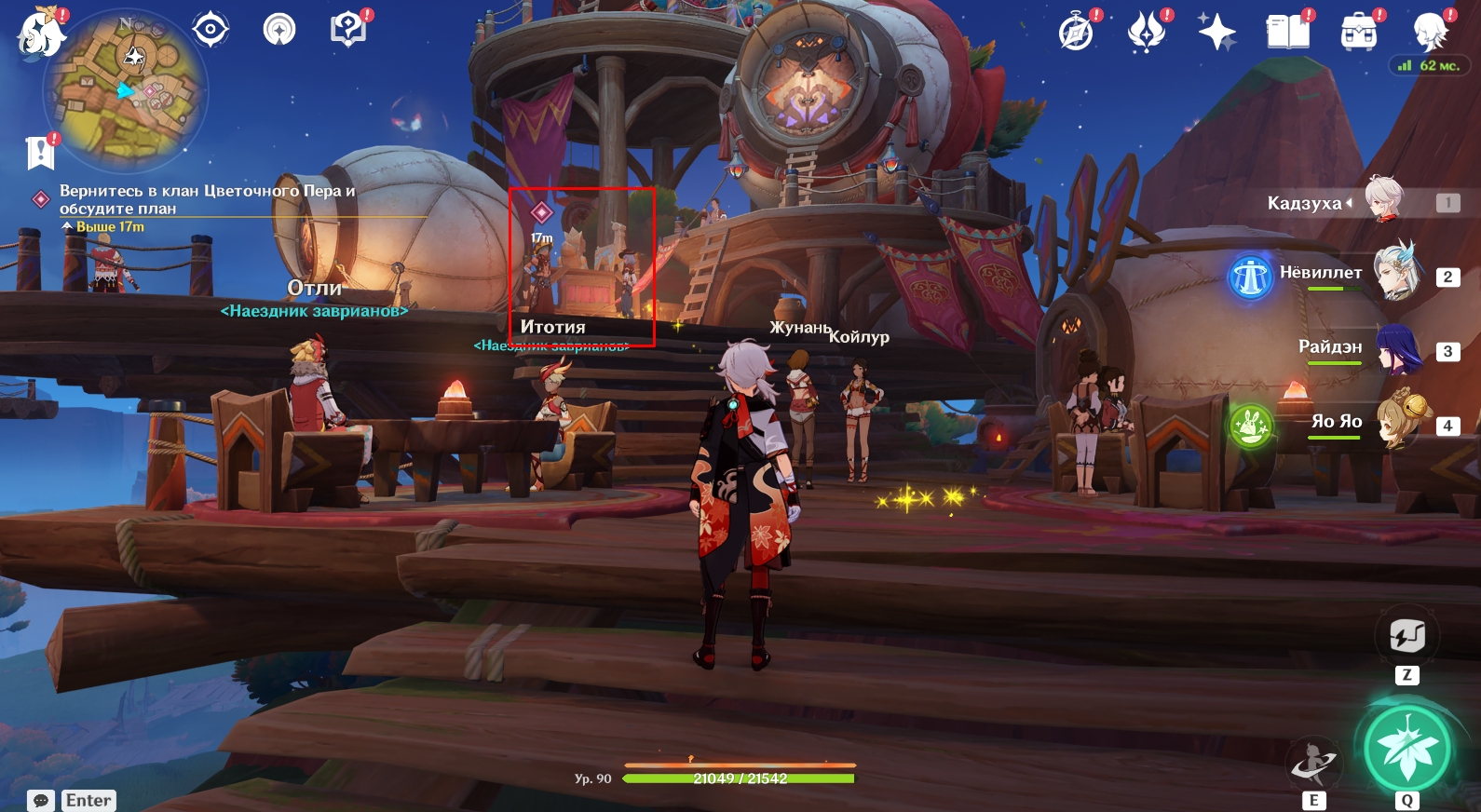This screenshot has height=812, width=1481.
Task: Use the gadget icon above Z
Action: [x=1406, y=637]
